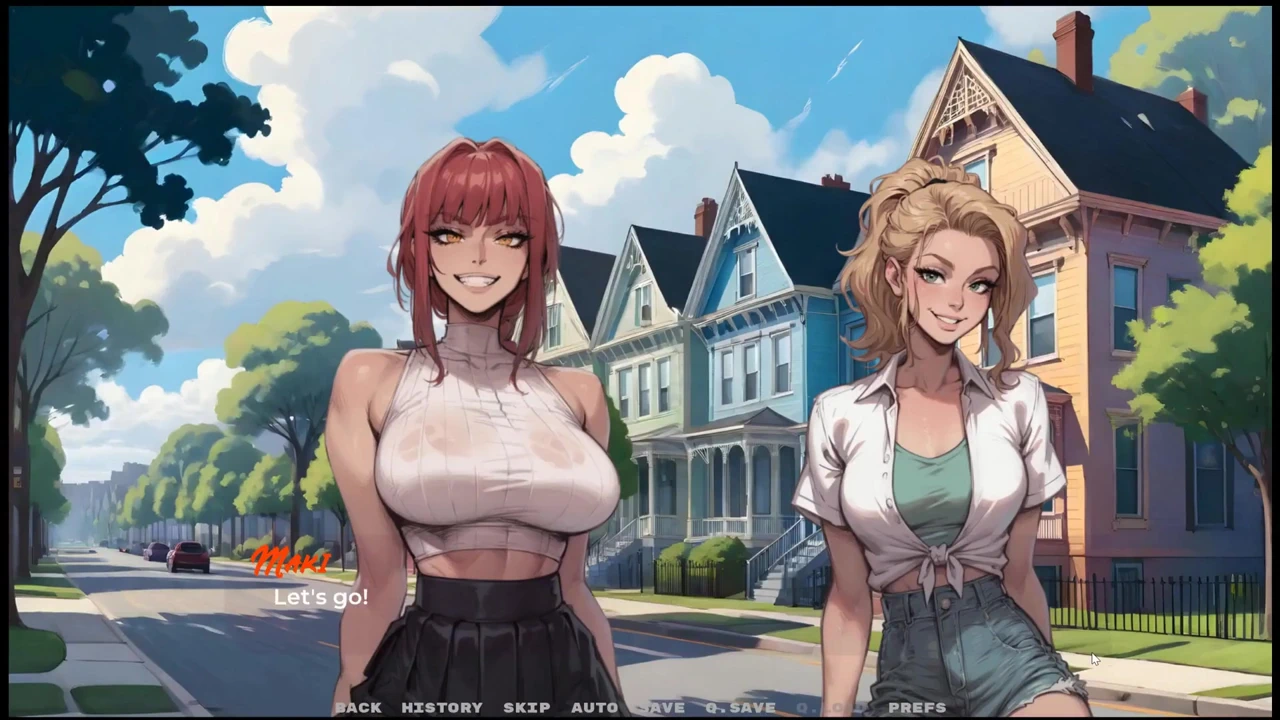1280x720 pixels.
Task: Open the HISTORY dialogue log
Action: click(442, 707)
